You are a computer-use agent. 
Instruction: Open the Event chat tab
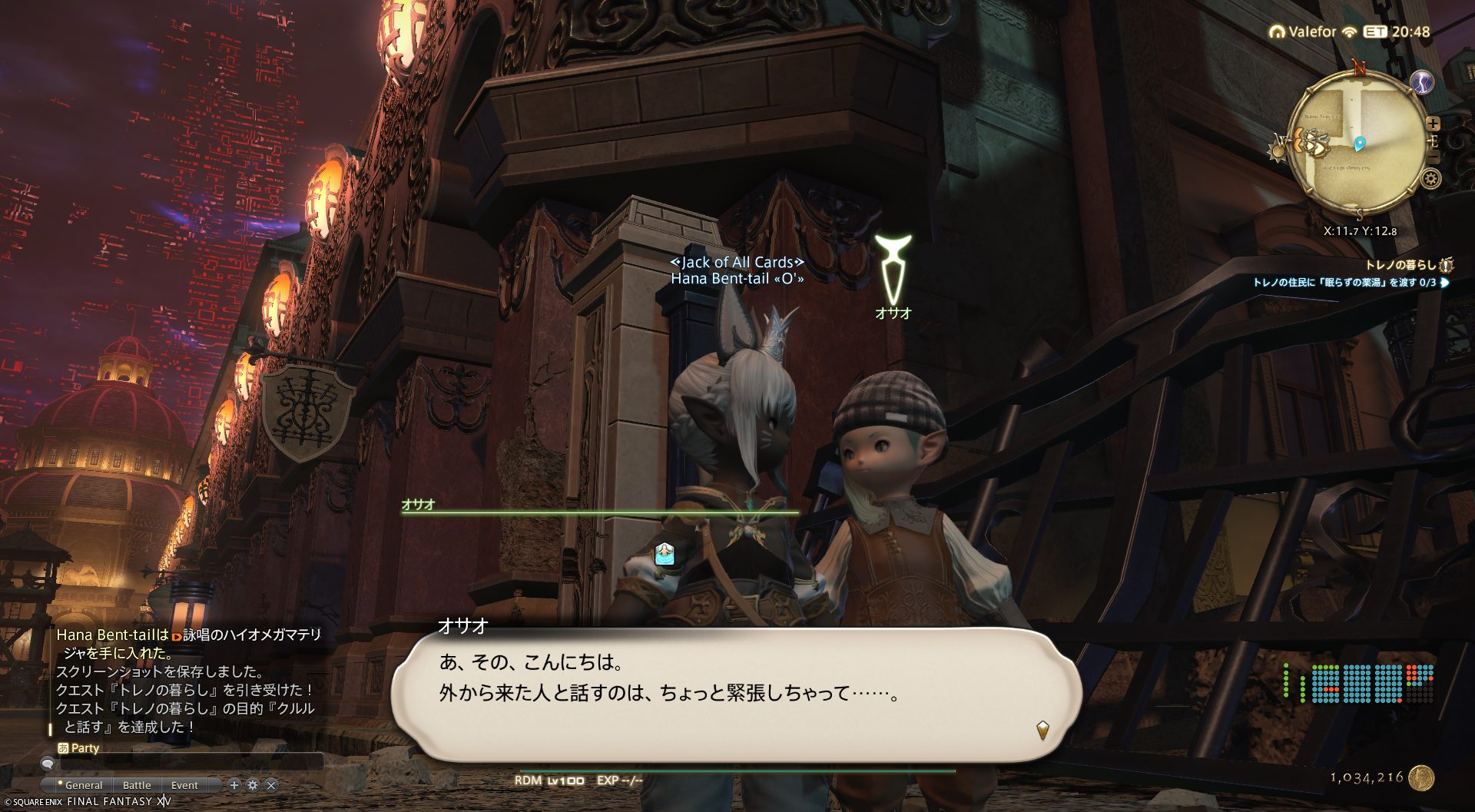click(184, 785)
